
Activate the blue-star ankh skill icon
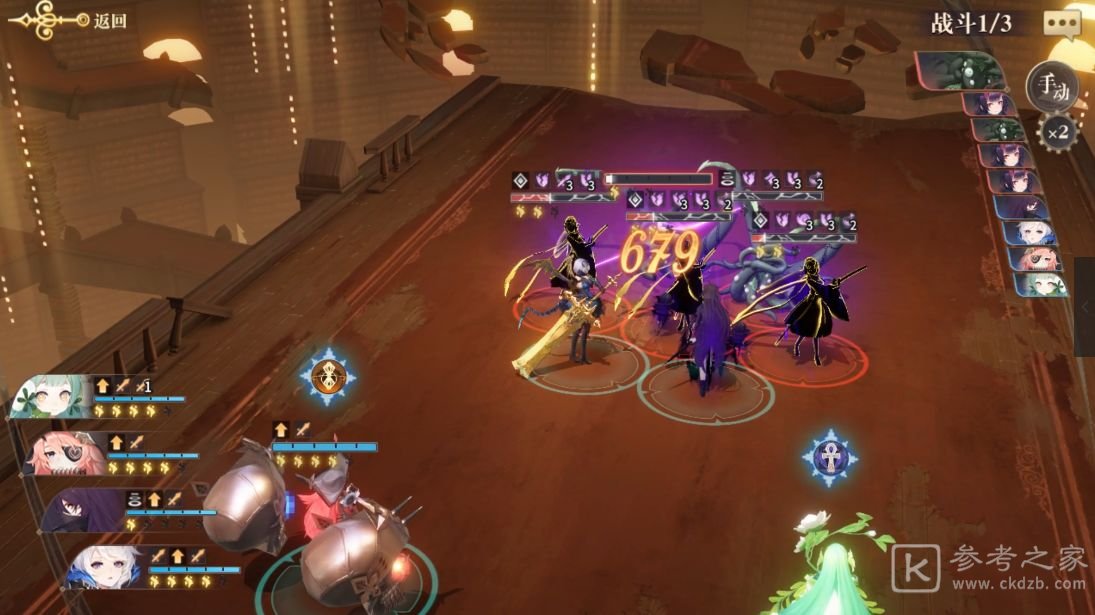click(829, 458)
